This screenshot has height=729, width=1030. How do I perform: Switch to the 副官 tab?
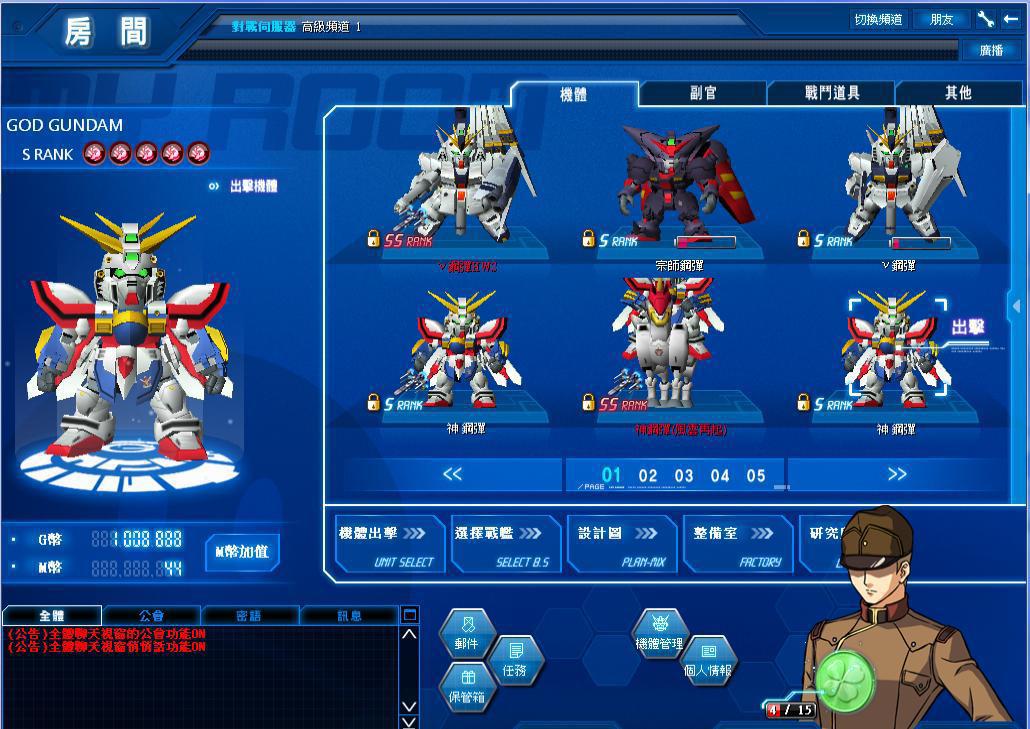pos(703,93)
